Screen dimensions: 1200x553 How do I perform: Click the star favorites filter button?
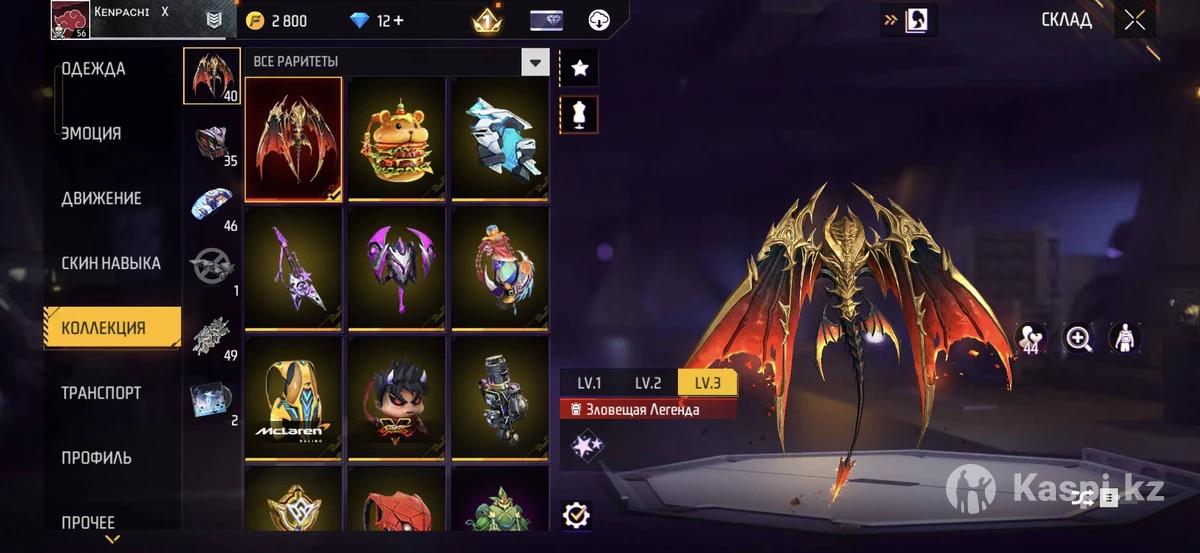point(579,68)
